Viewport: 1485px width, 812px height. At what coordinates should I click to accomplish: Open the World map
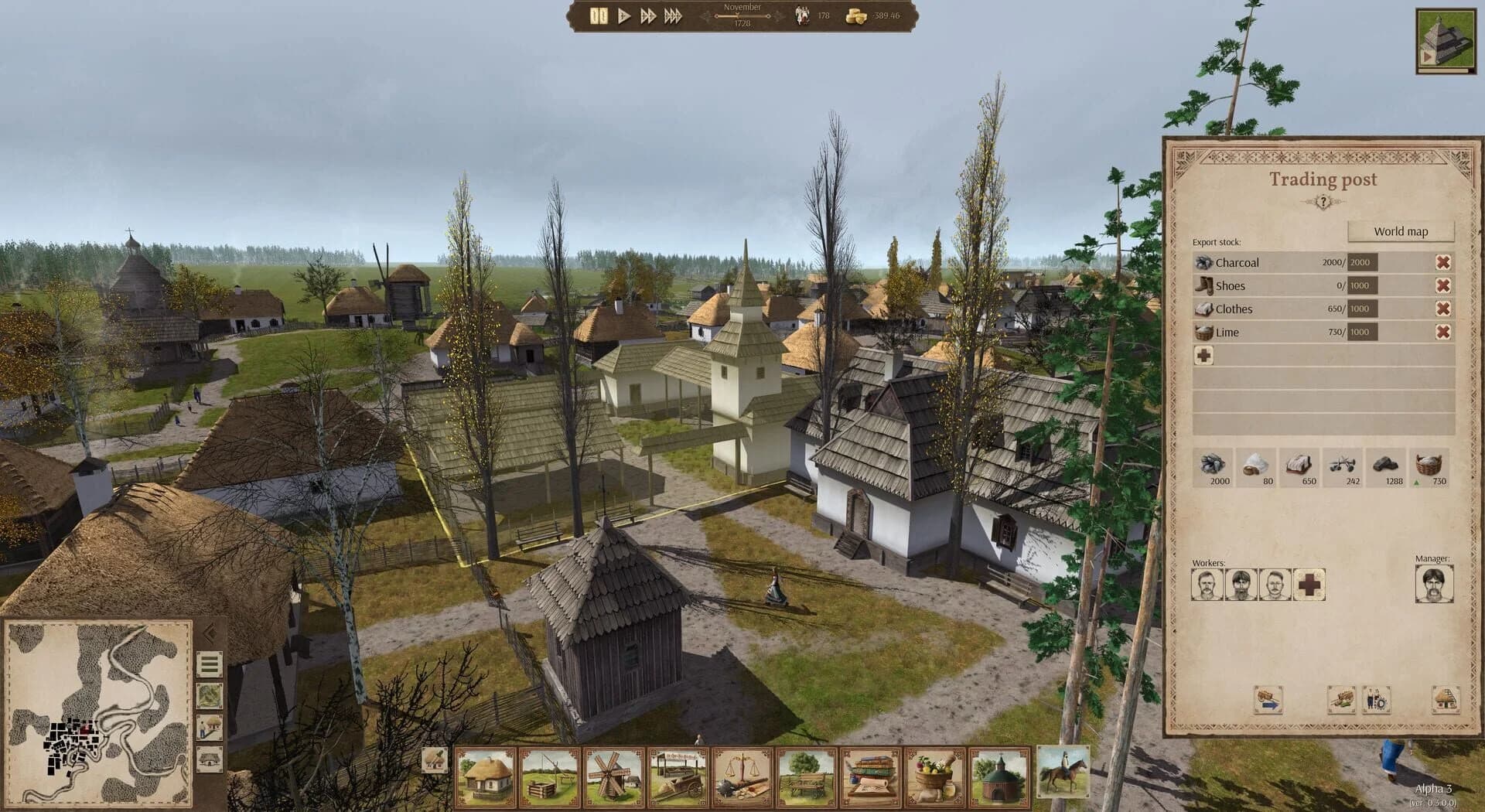coord(1400,230)
